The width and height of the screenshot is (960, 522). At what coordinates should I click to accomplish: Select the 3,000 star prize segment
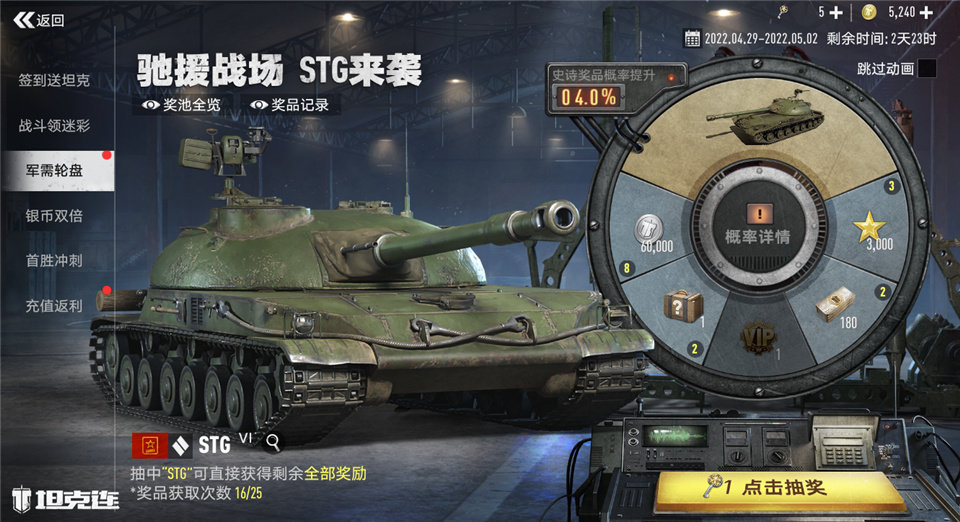(x=865, y=232)
